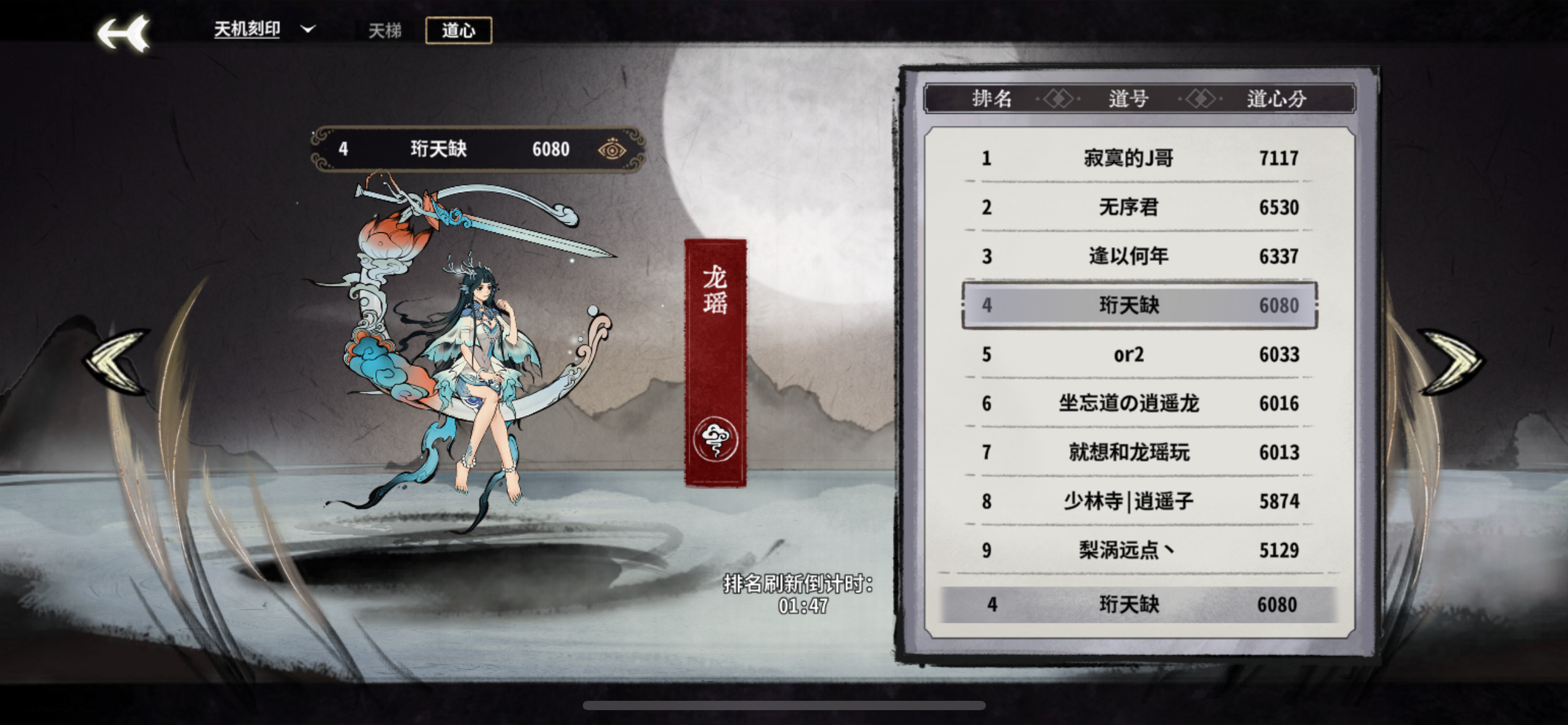Click rank 8 player 少林寺|逍遥子

[x=1139, y=501]
